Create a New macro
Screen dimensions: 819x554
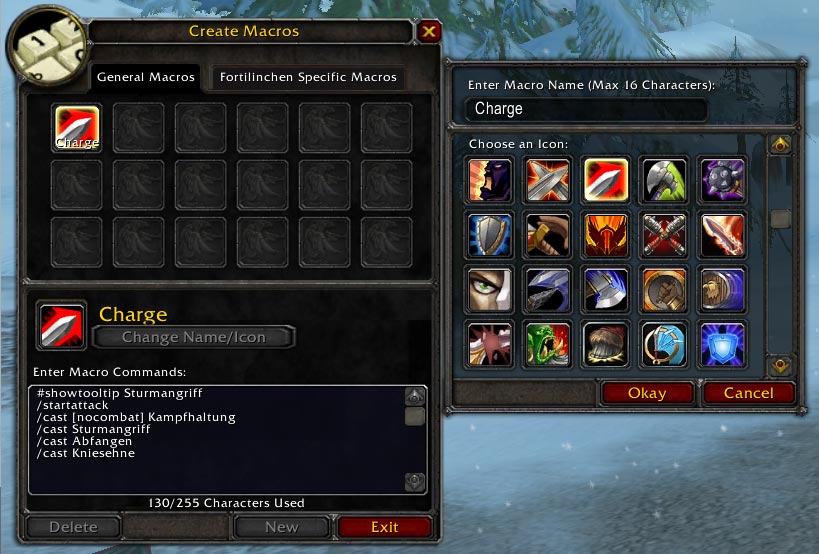281,527
